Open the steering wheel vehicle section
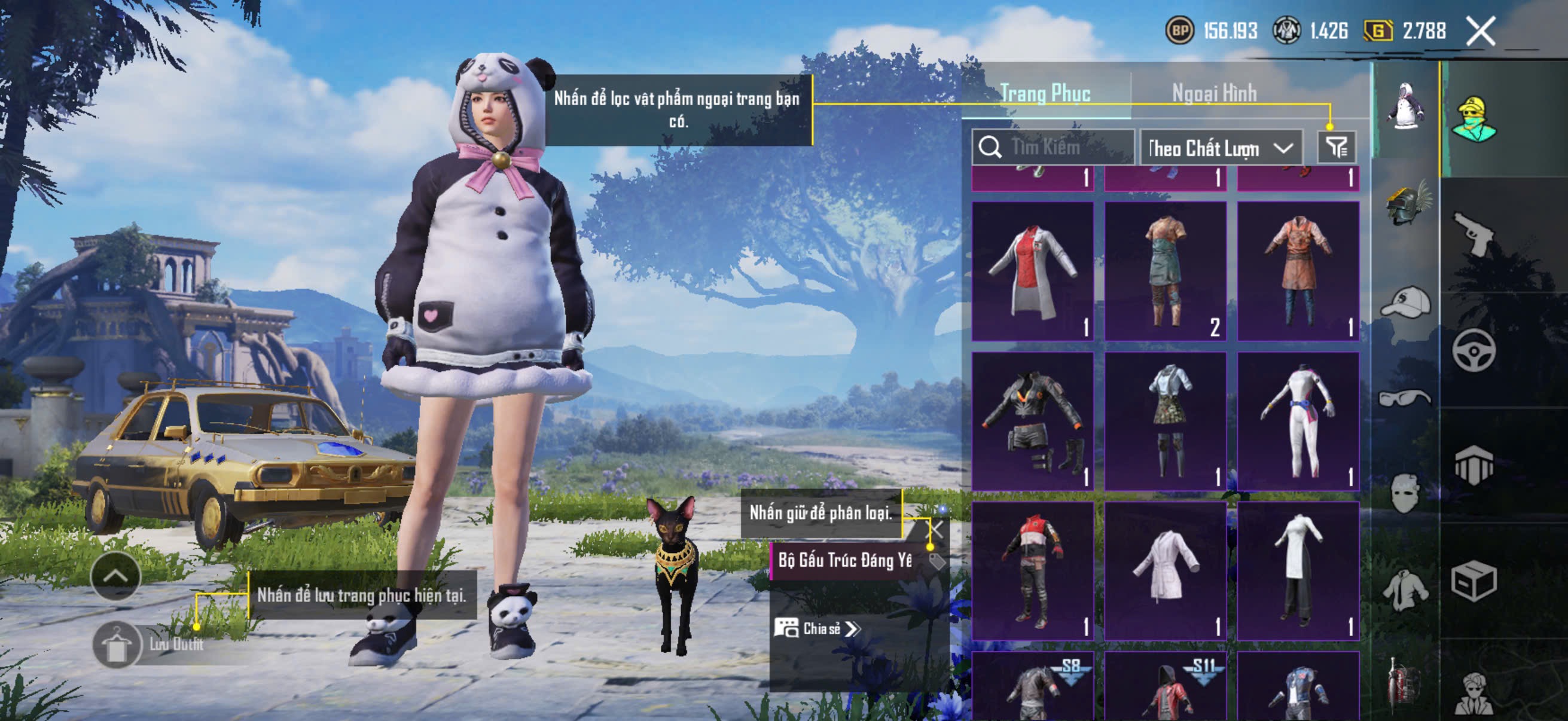 click(x=1473, y=350)
